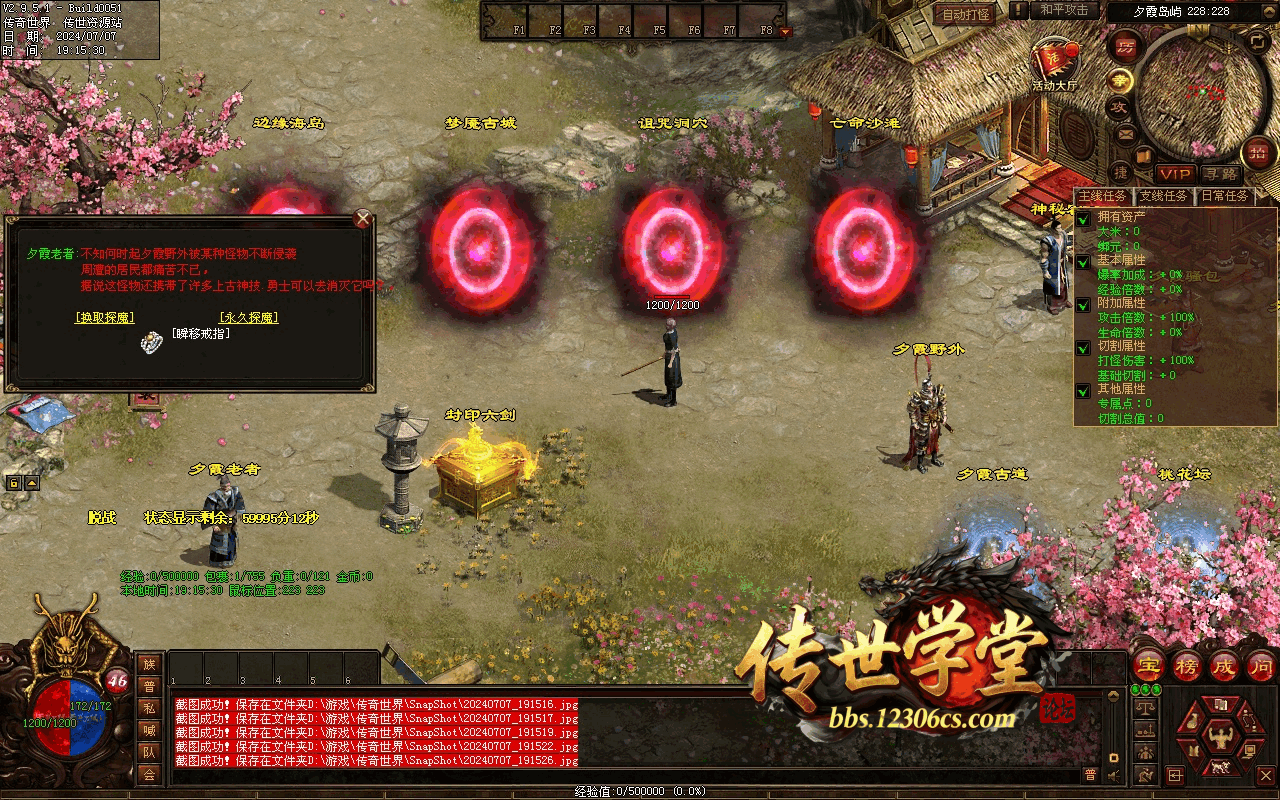The width and height of the screenshot is (1280, 800).
Task: Toggle the 拥有资产 checkbox
Action: [1083, 219]
